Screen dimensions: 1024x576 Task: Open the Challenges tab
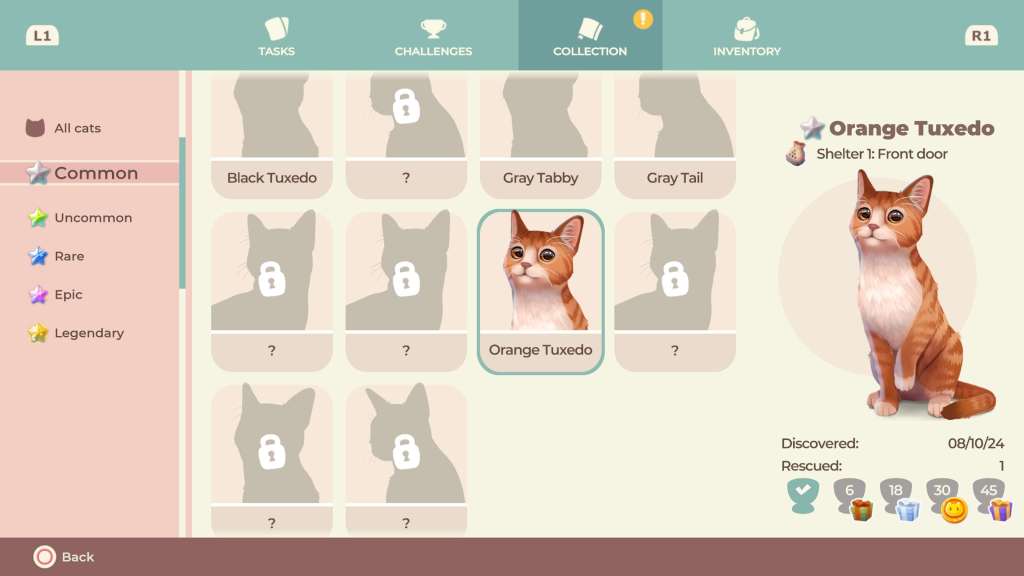tap(433, 36)
